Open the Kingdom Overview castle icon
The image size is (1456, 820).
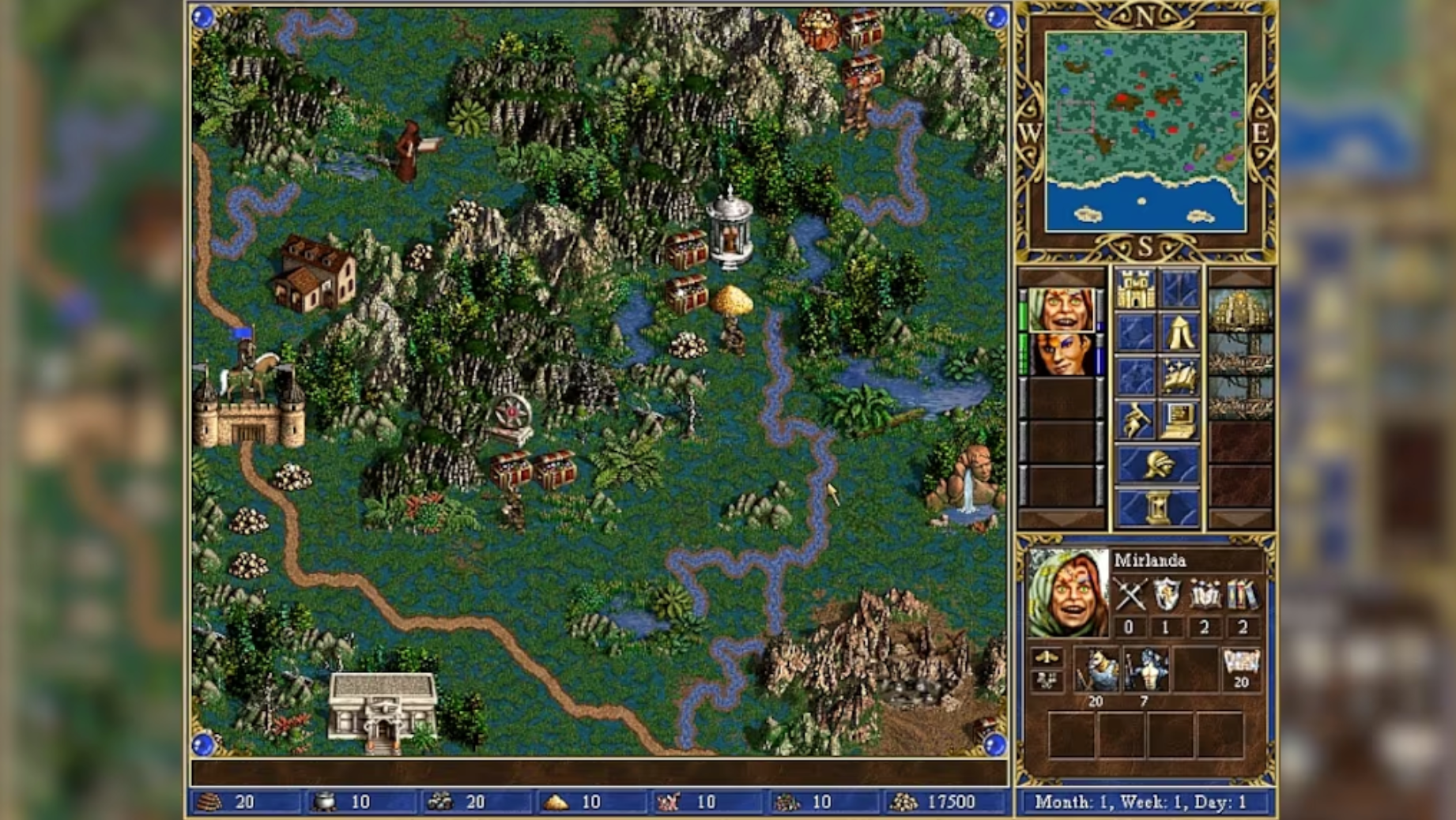[x=1135, y=291]
